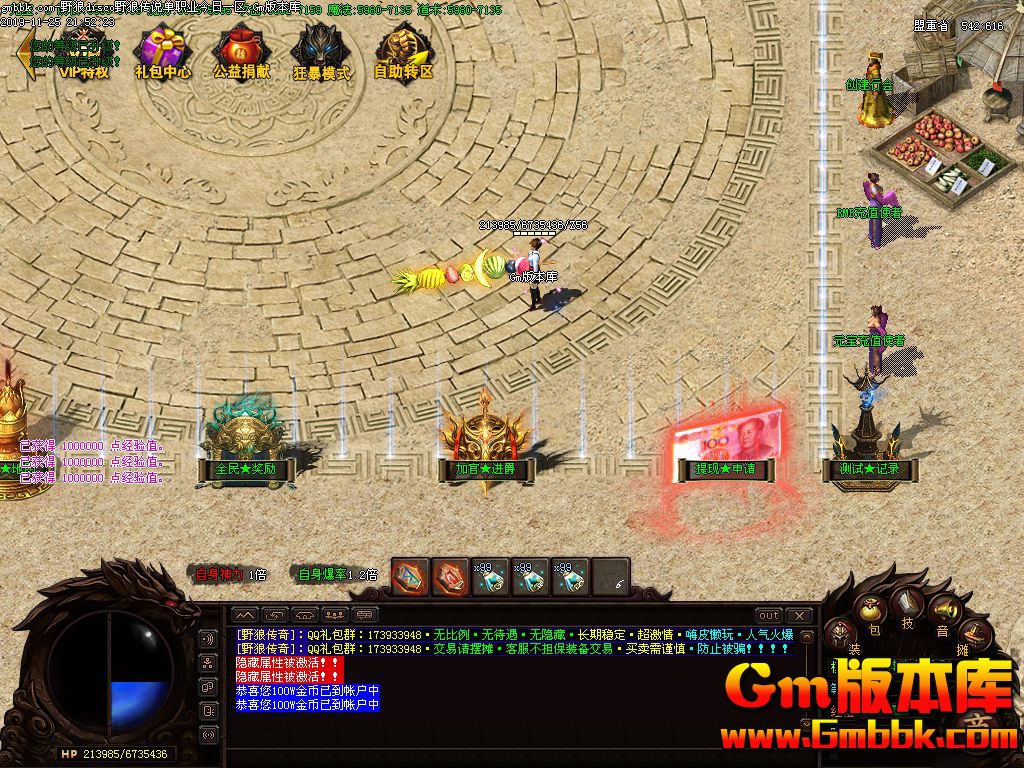Open the equipment helmet icon
Screen dimensions: 1024x768
coord(842,632)
